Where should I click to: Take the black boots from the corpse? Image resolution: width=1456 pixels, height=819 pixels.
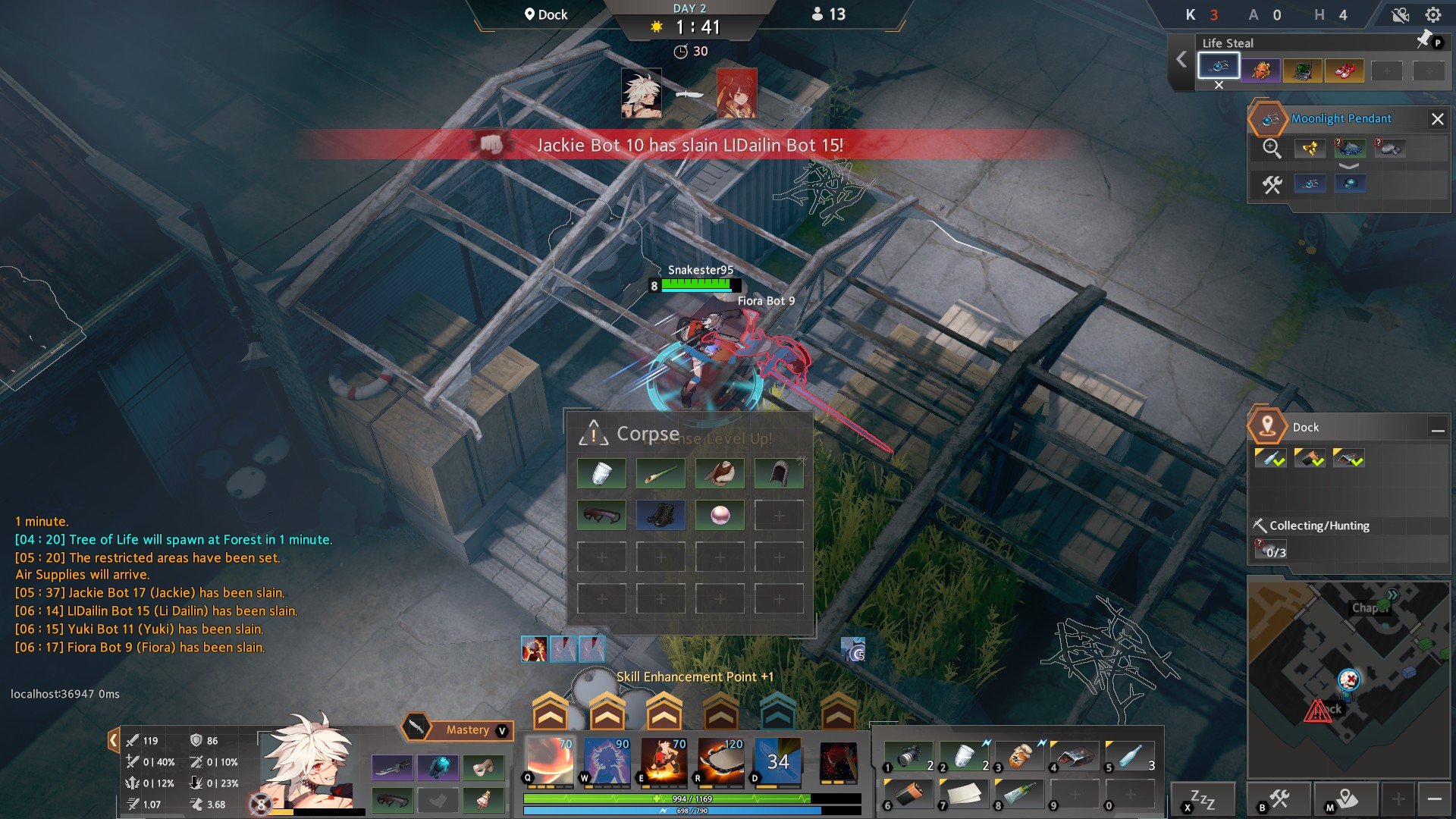click(x=661, y=515)
